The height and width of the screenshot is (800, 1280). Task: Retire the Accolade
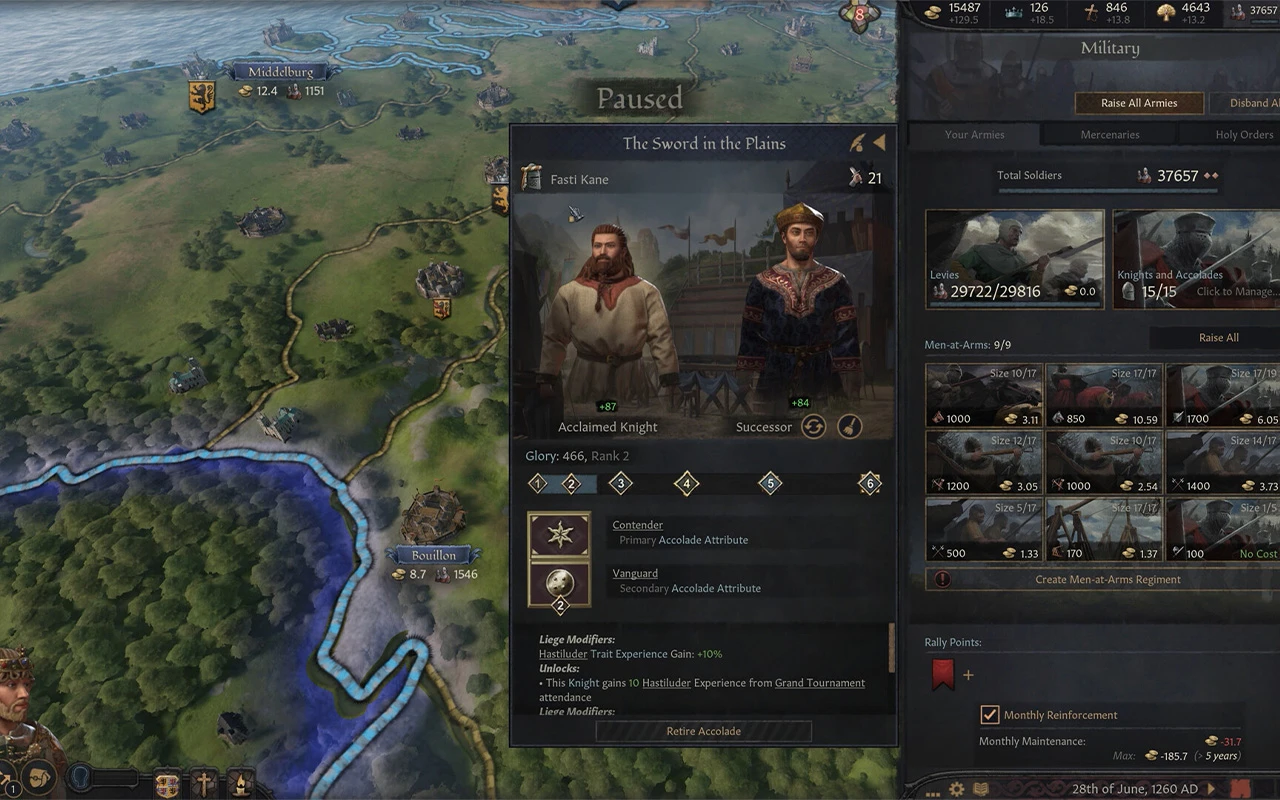coord(703,731)
